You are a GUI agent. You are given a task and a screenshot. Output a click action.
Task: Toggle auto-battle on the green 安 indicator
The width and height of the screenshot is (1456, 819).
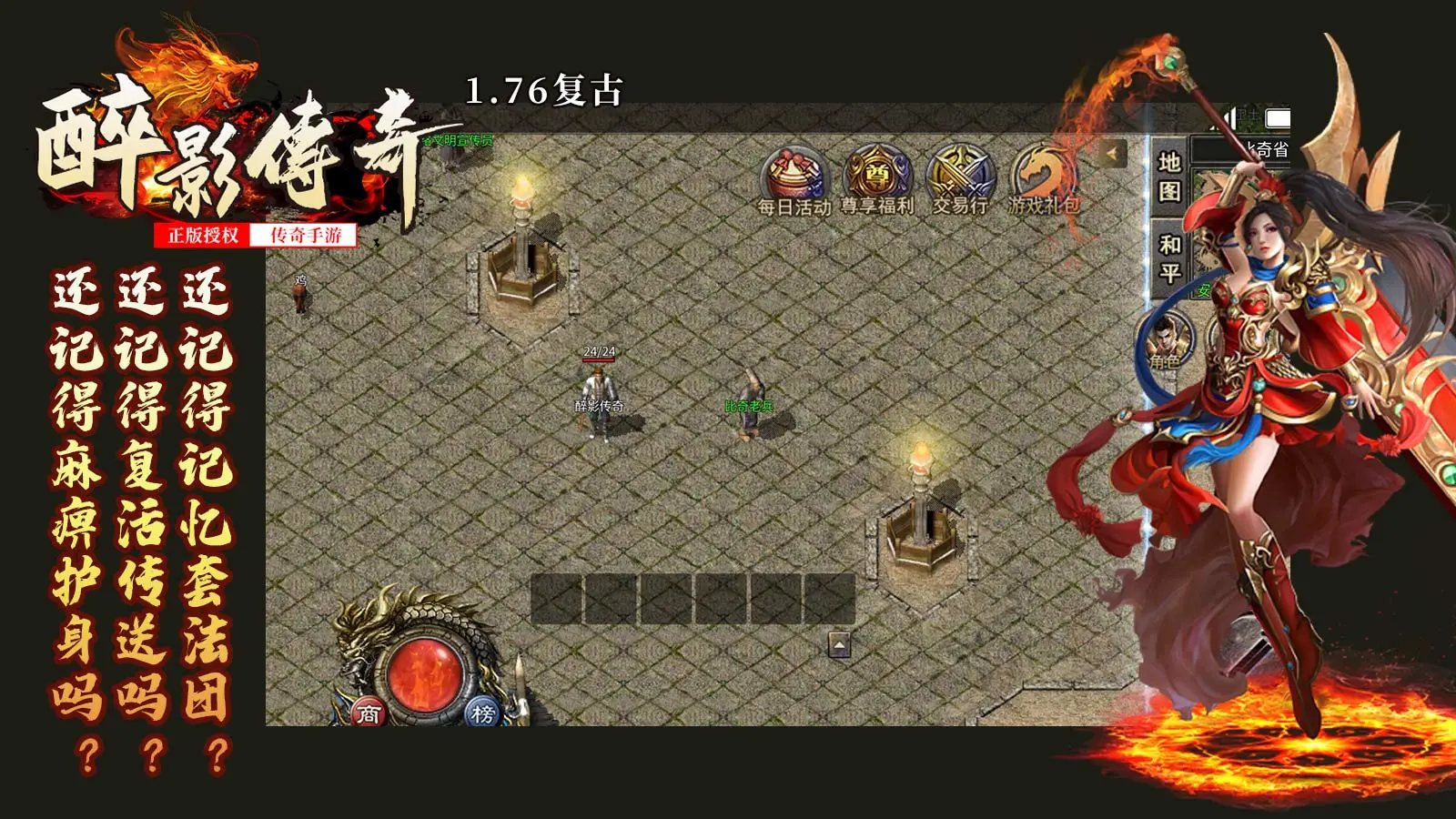[1203, 288]
